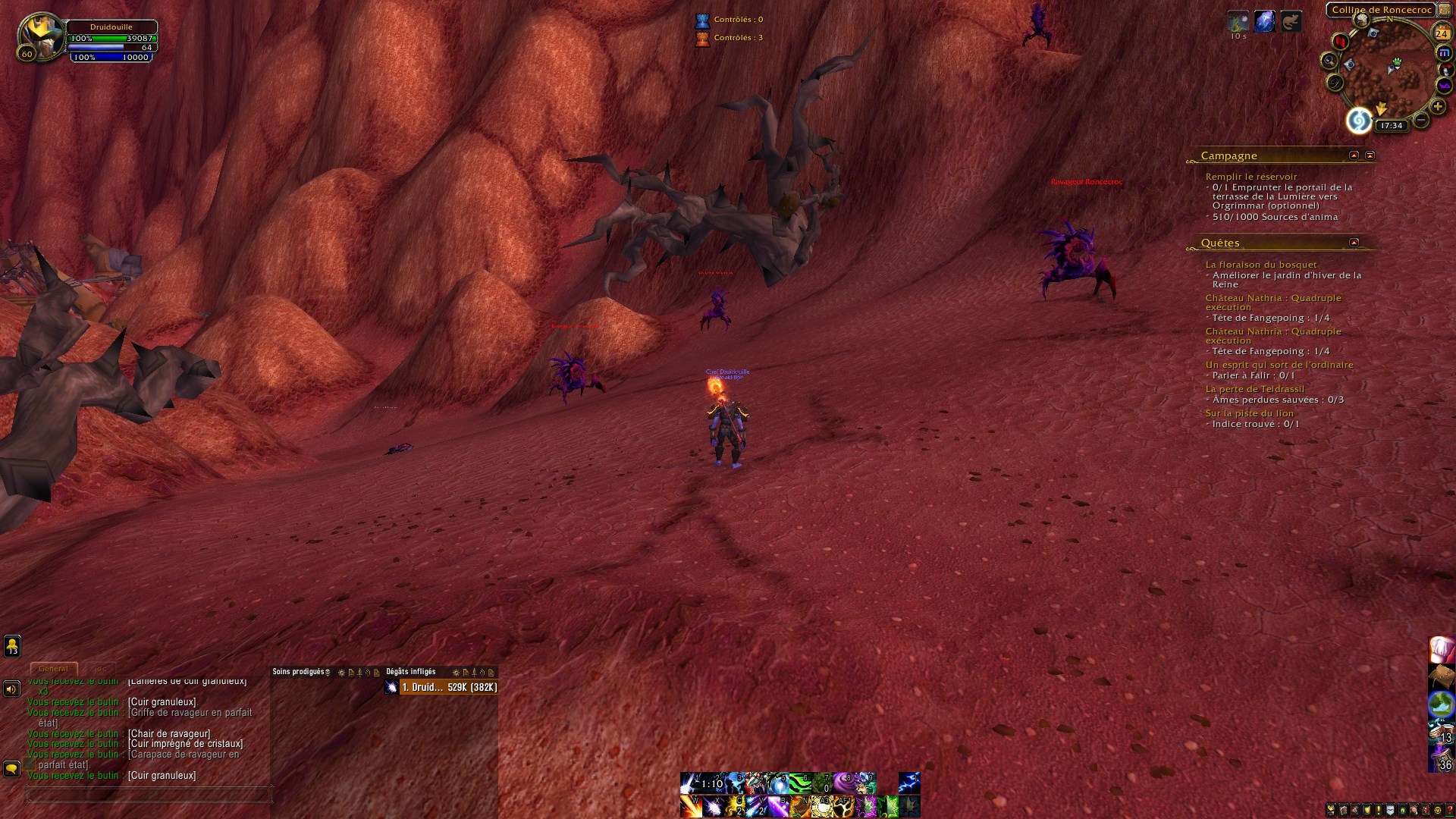Open the calendar from the minimap

coord(1442,33)
